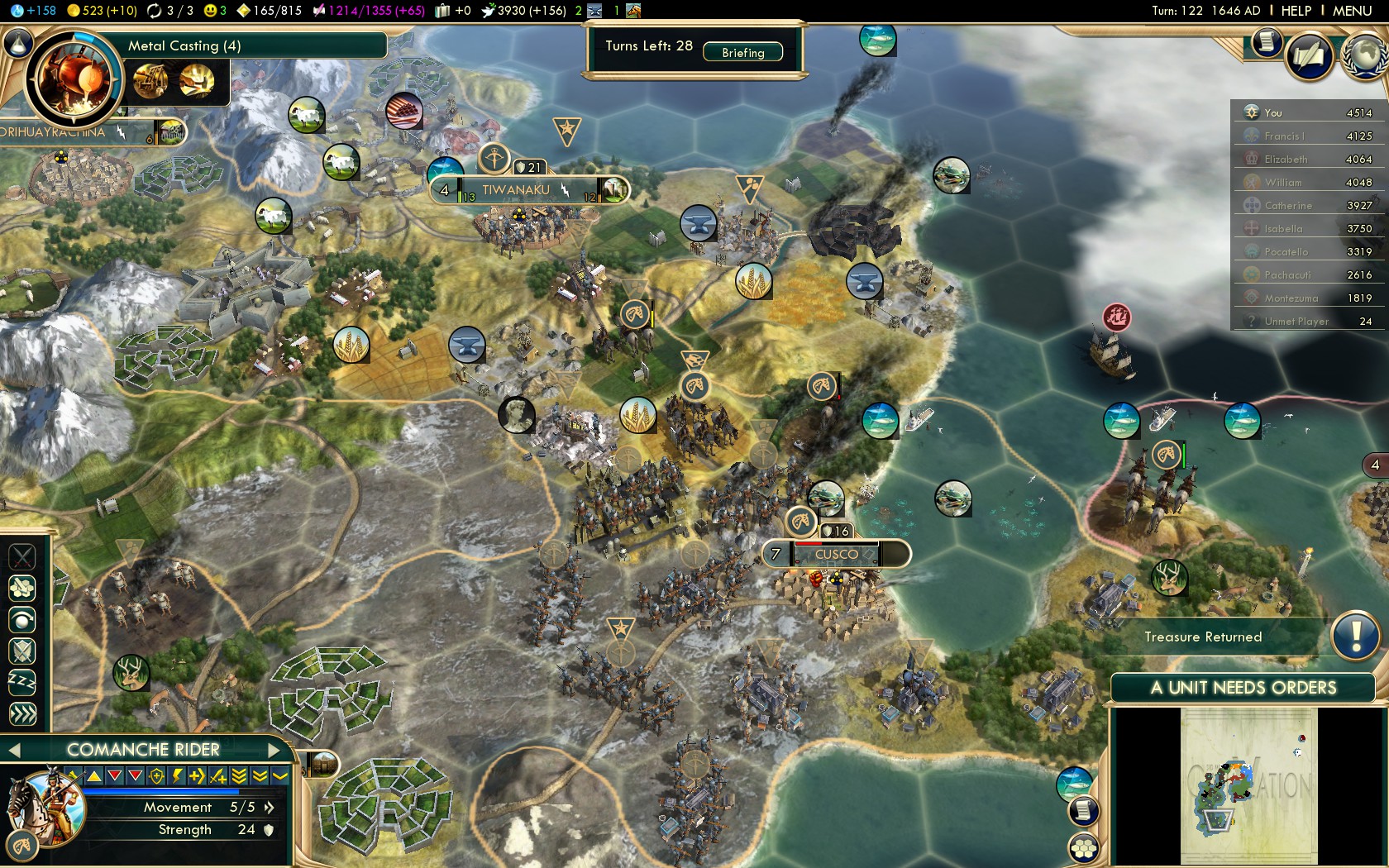Select the Cusco city banner

(837, 554)
